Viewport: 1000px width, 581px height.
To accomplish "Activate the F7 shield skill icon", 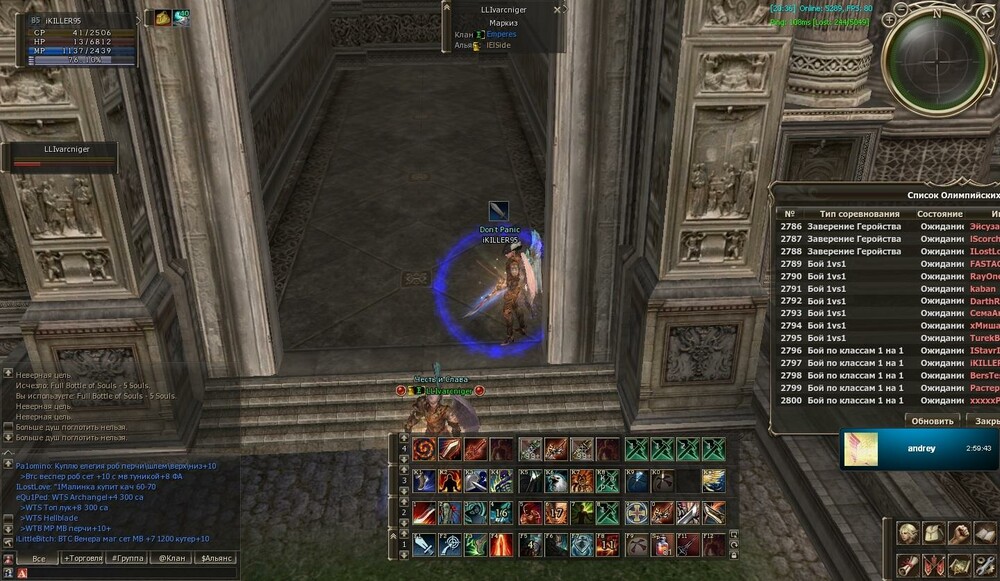I will [x=581, y=545].
